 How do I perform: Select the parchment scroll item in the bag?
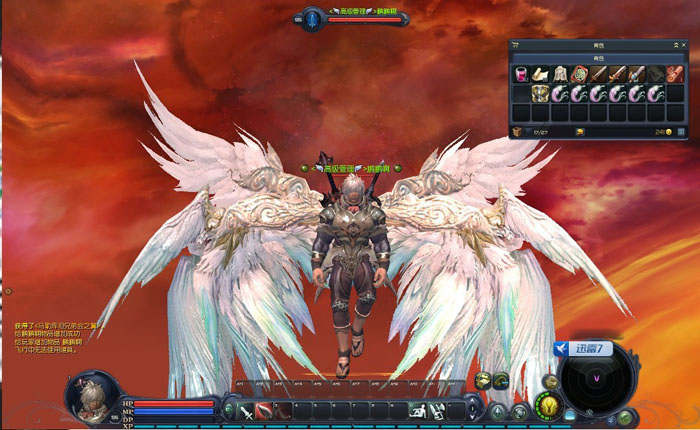tap(540, 74)
